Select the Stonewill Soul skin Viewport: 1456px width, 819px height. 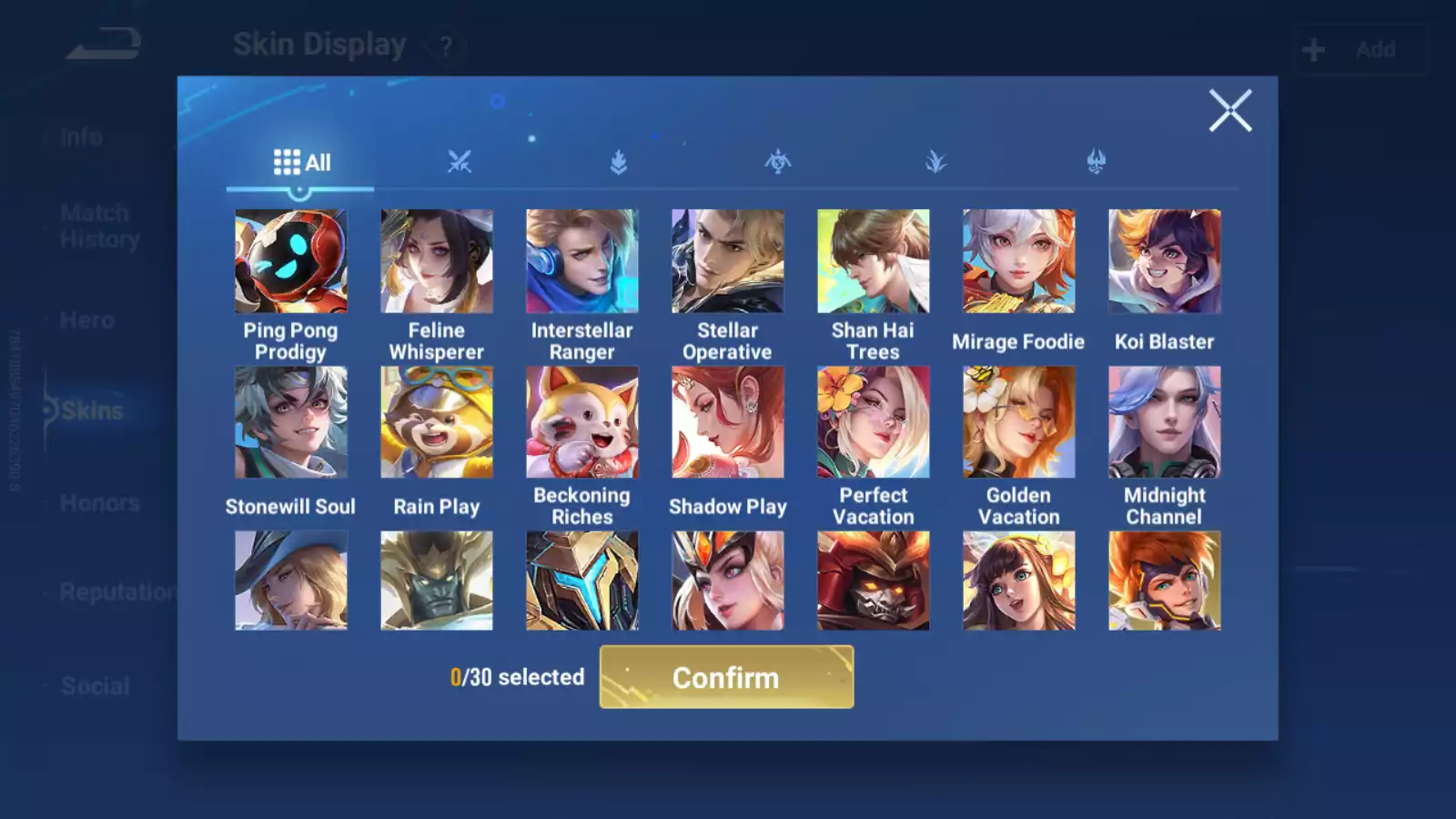[x=290, y=422]
